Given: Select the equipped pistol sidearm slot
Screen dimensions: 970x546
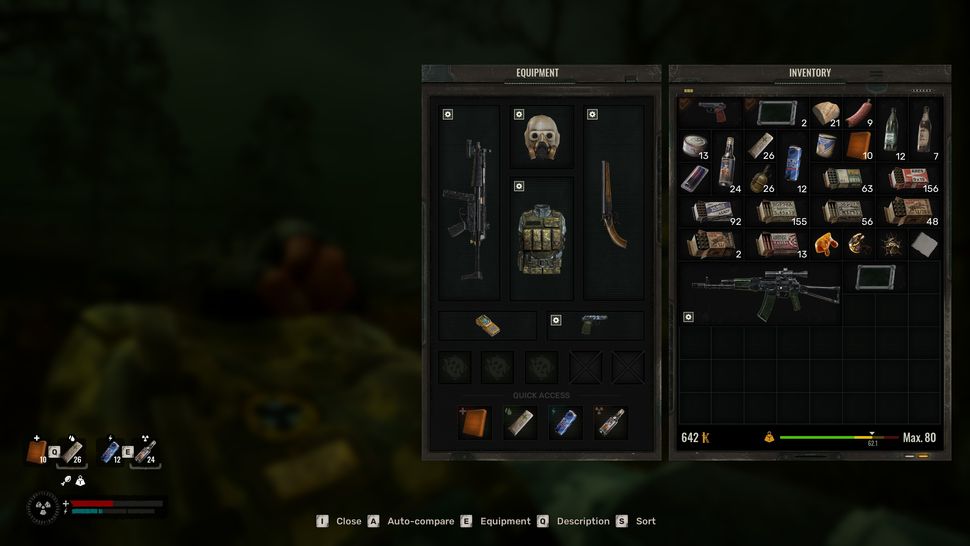Looking at the screenshot, I should click(595, 325).
